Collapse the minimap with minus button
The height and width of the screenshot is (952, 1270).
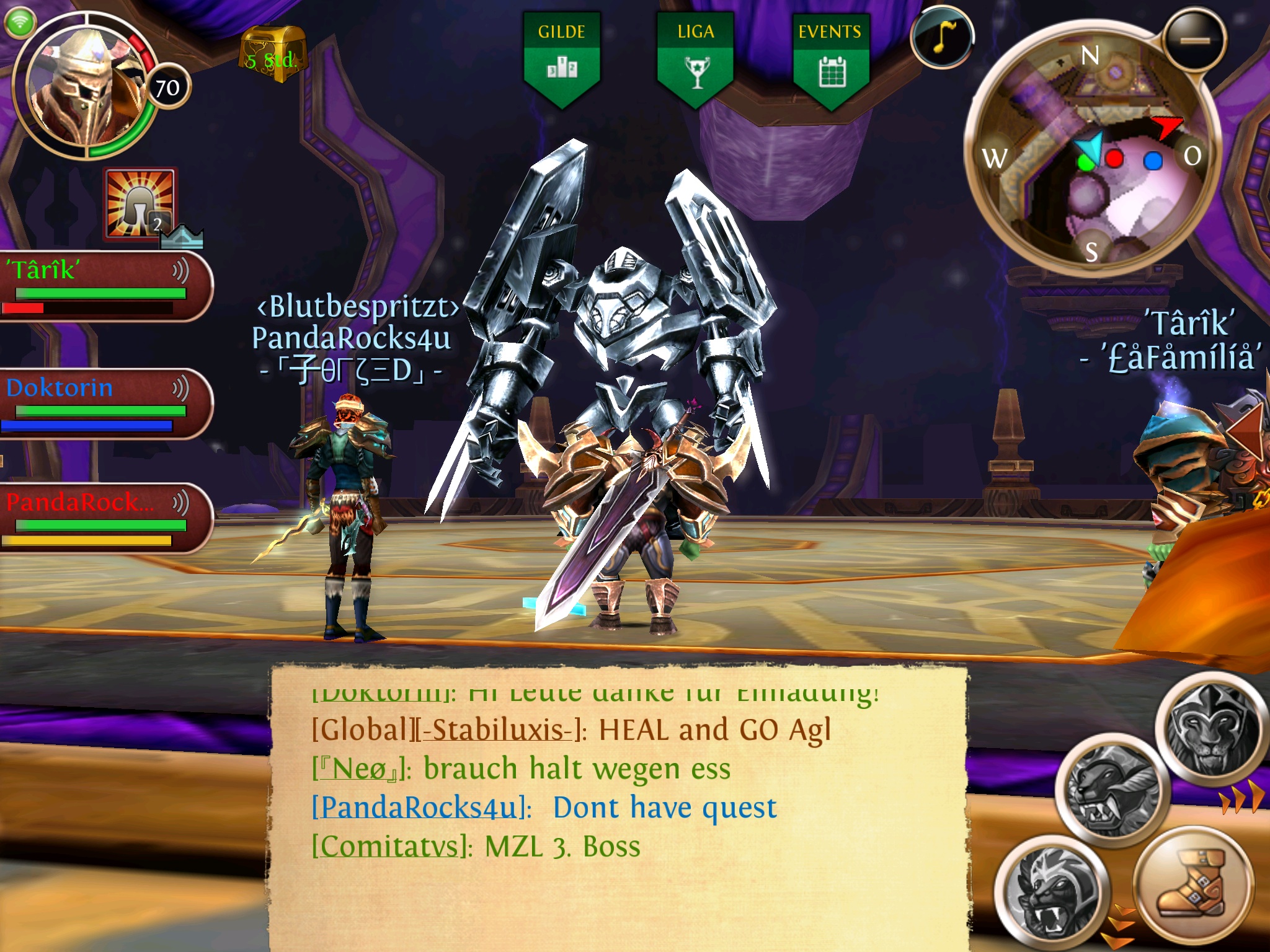point(1195,40)
